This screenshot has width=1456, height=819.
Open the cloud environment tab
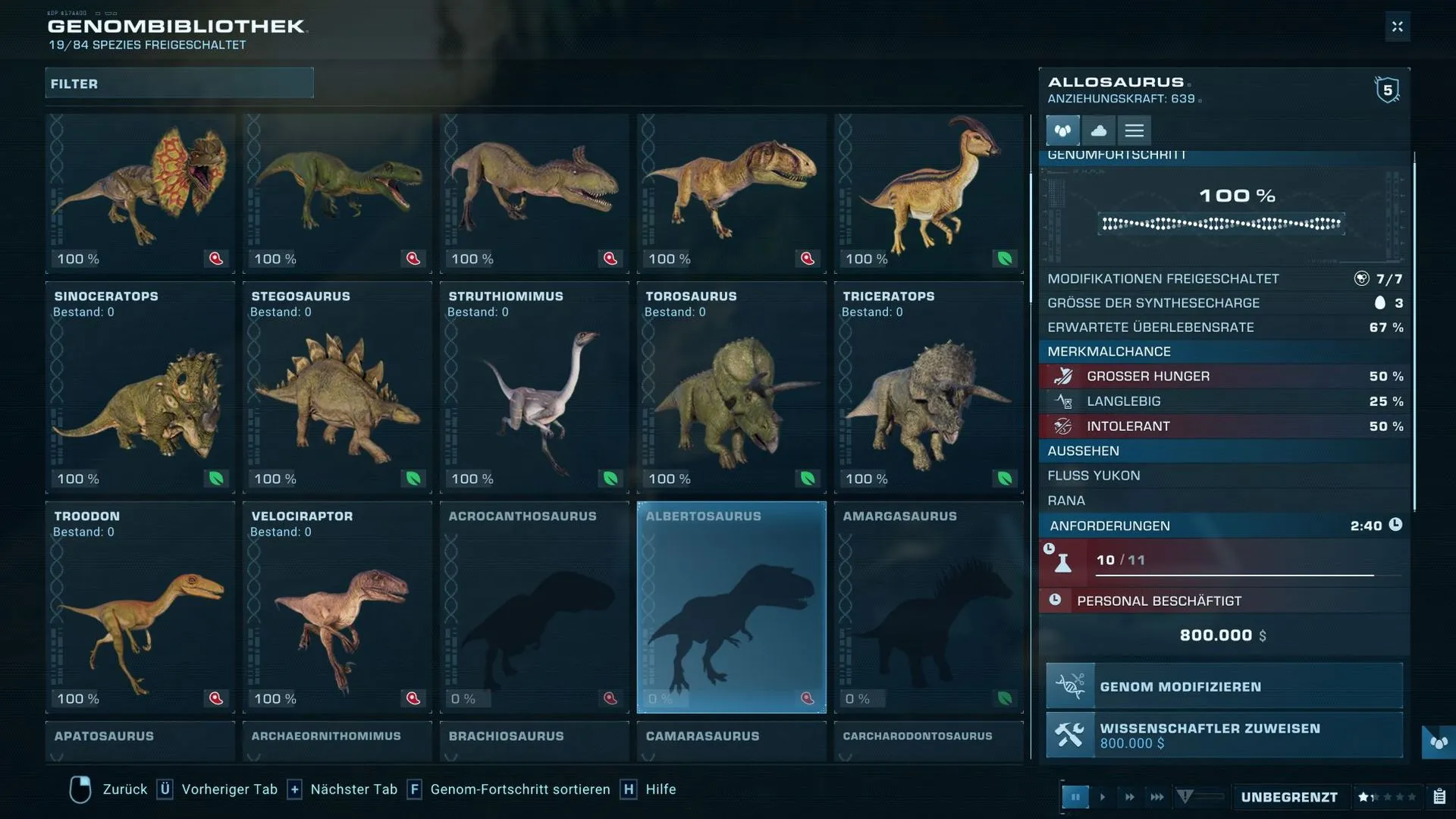[x=1098, y=130]
